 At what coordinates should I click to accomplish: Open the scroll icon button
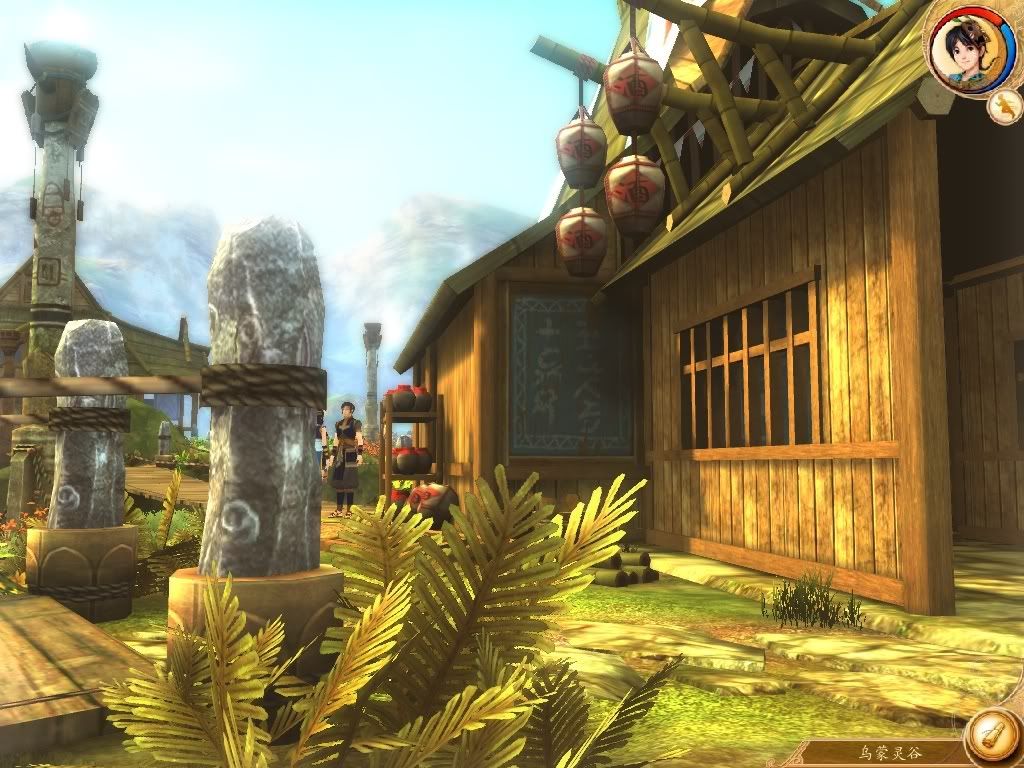pos(991,736)
